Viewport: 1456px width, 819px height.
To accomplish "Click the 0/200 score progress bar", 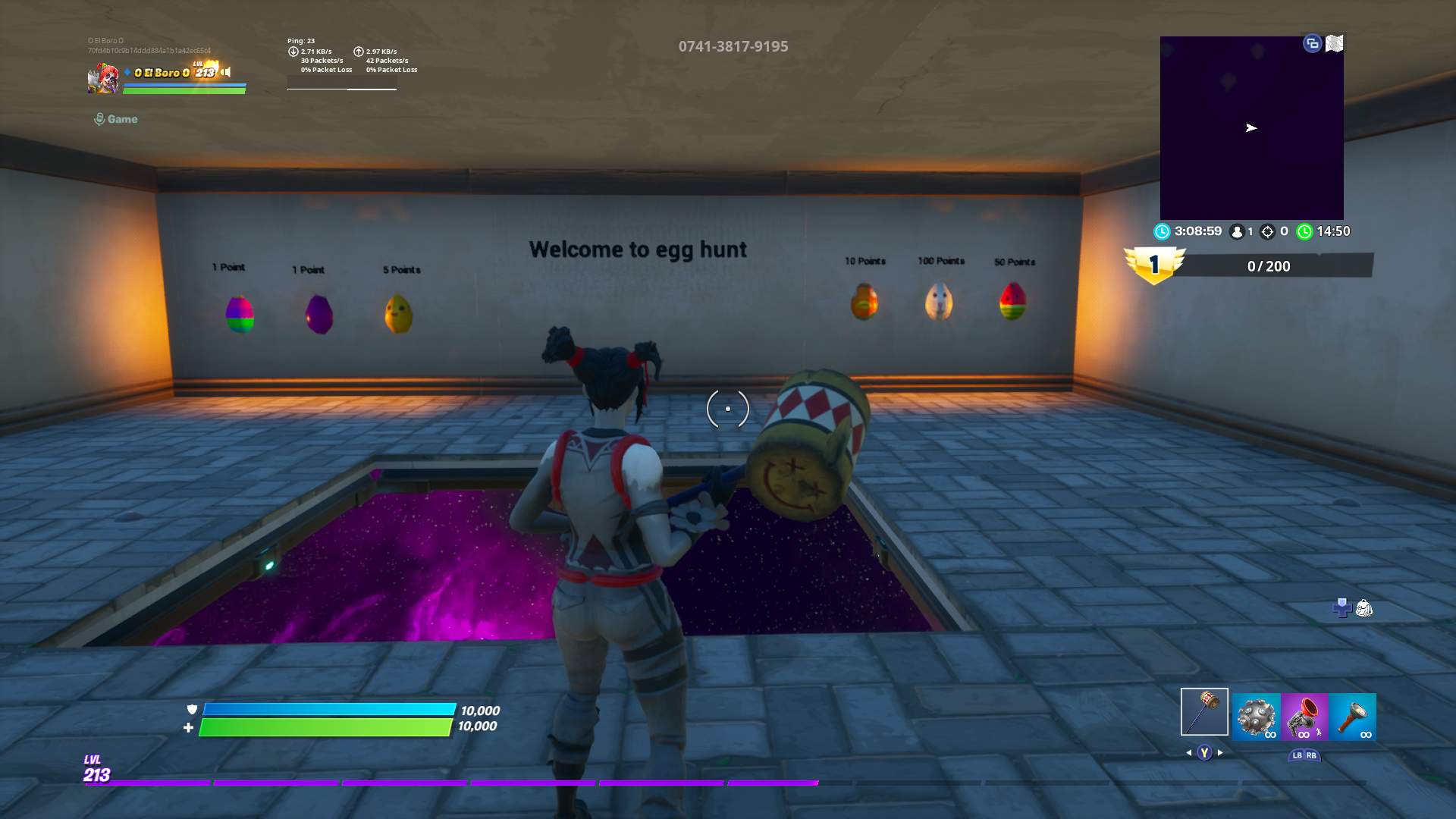I will tap(1269, 266).
